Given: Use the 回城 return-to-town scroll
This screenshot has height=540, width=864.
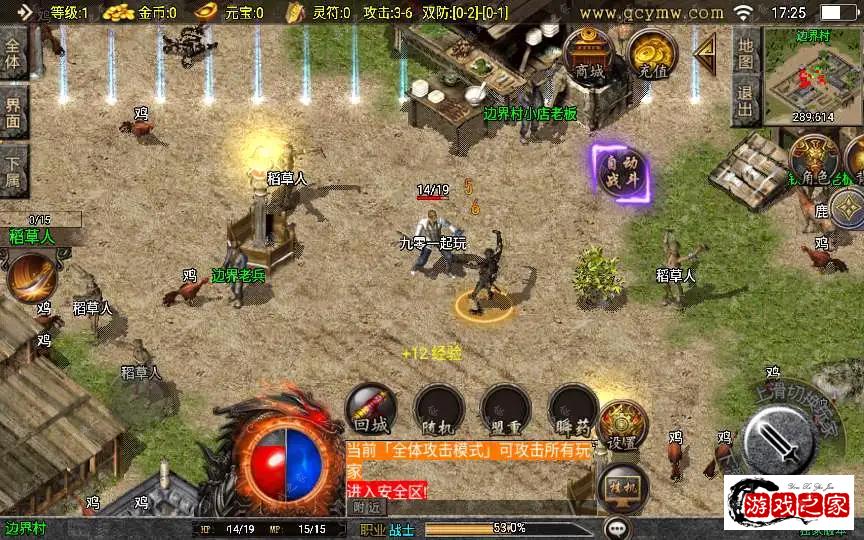Looking at the screenshot, I should pos(370,410).
